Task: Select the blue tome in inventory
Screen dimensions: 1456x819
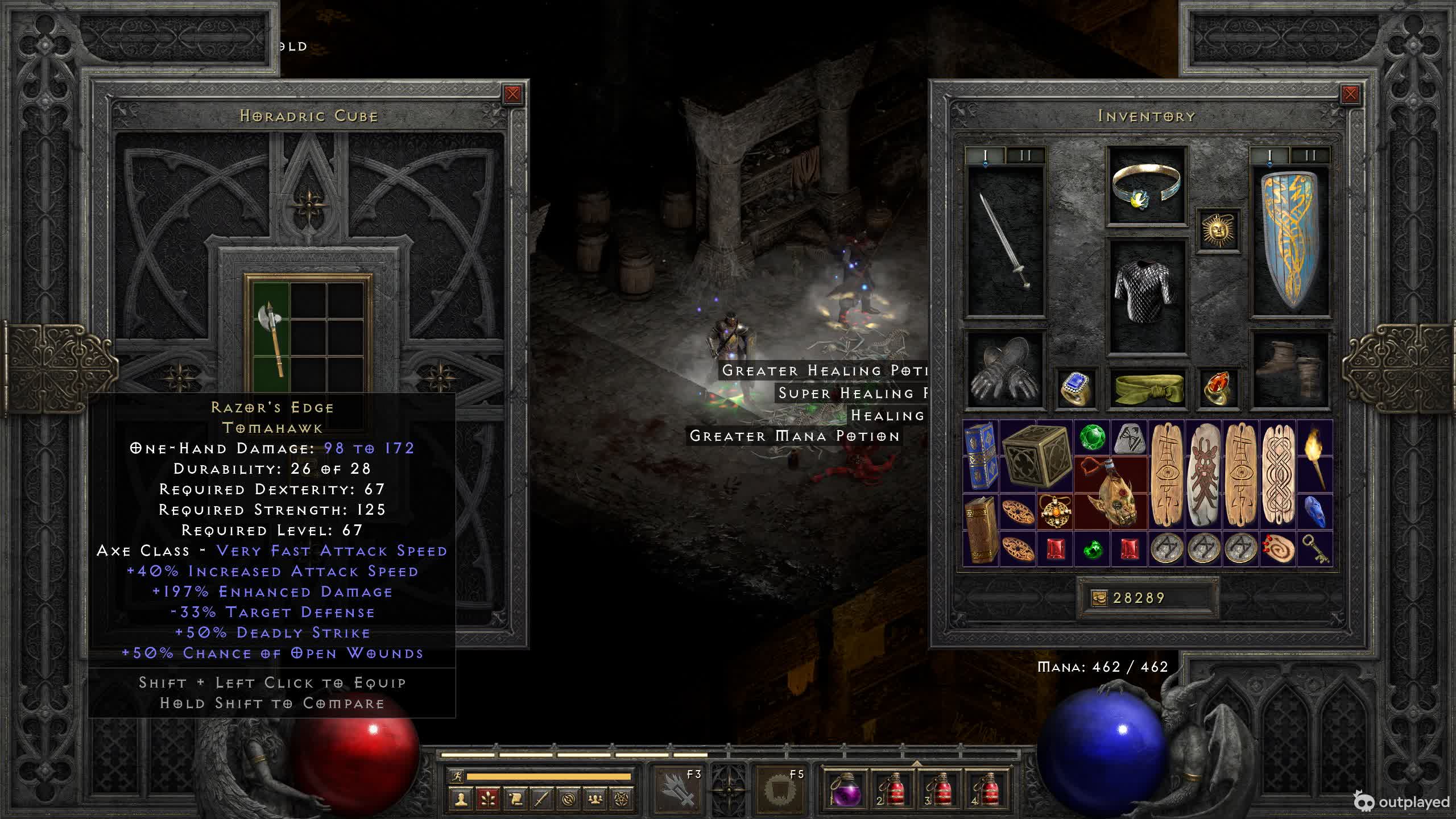Action: (x=981, y=456)
